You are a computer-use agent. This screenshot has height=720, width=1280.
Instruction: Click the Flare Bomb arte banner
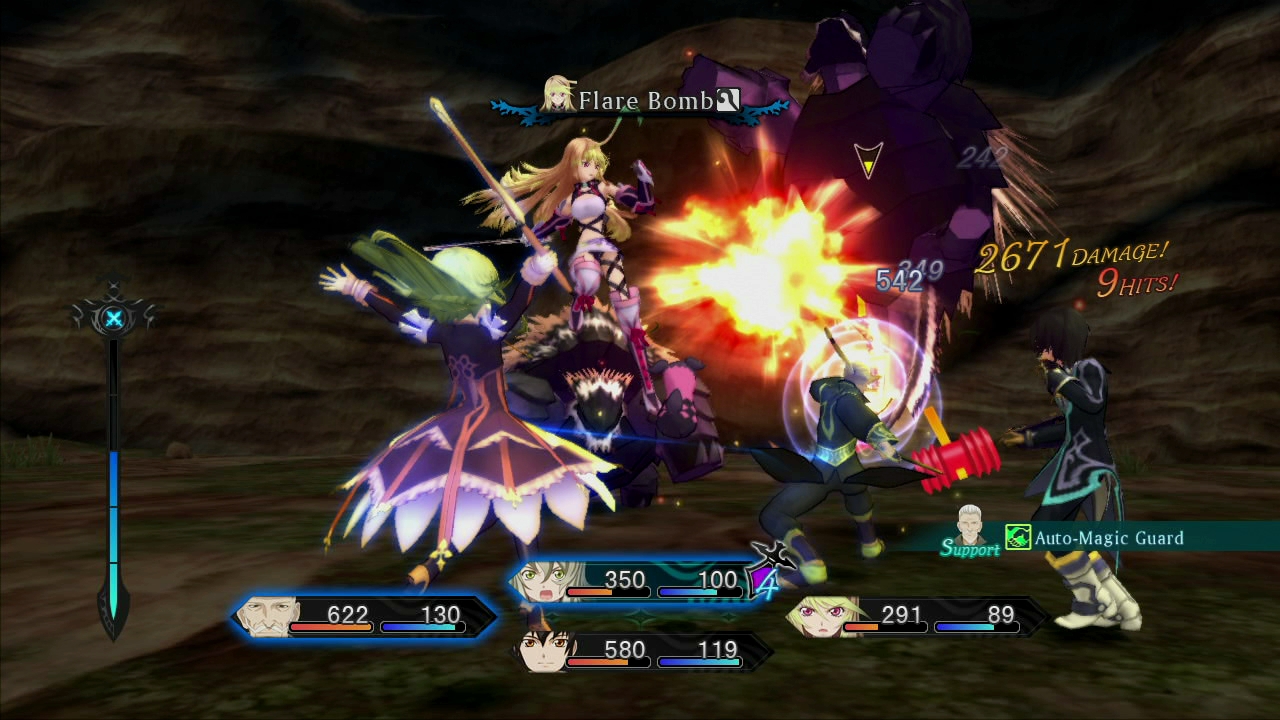coord(640,101)
